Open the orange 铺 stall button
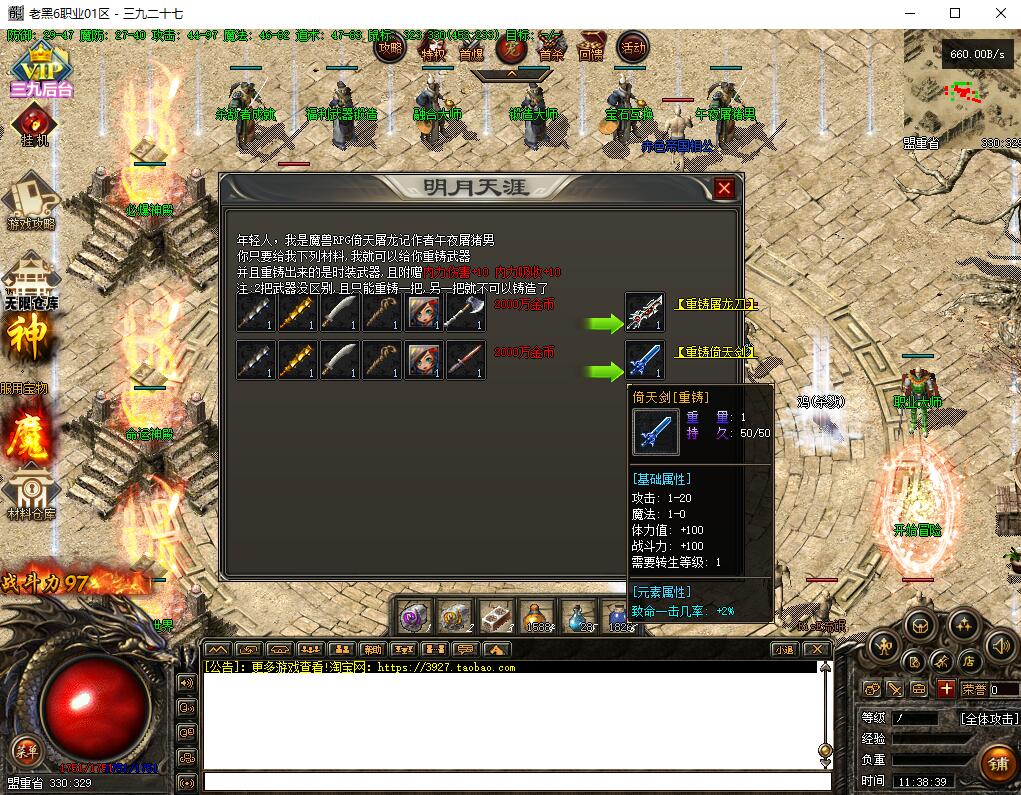Viewport: 1021px width, 795px height. (996, 764)
